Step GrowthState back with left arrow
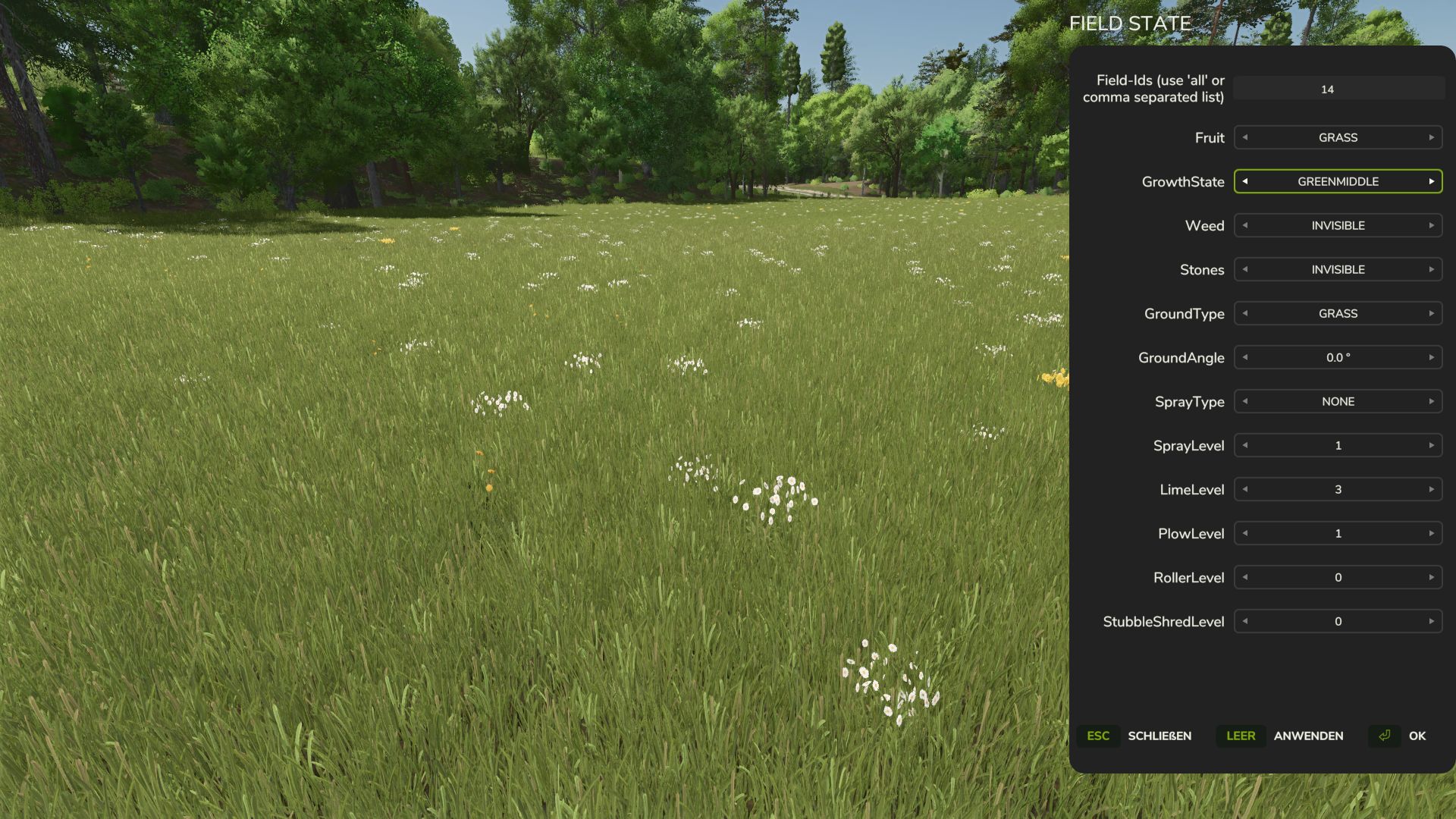 click(x=1245, y=181)
